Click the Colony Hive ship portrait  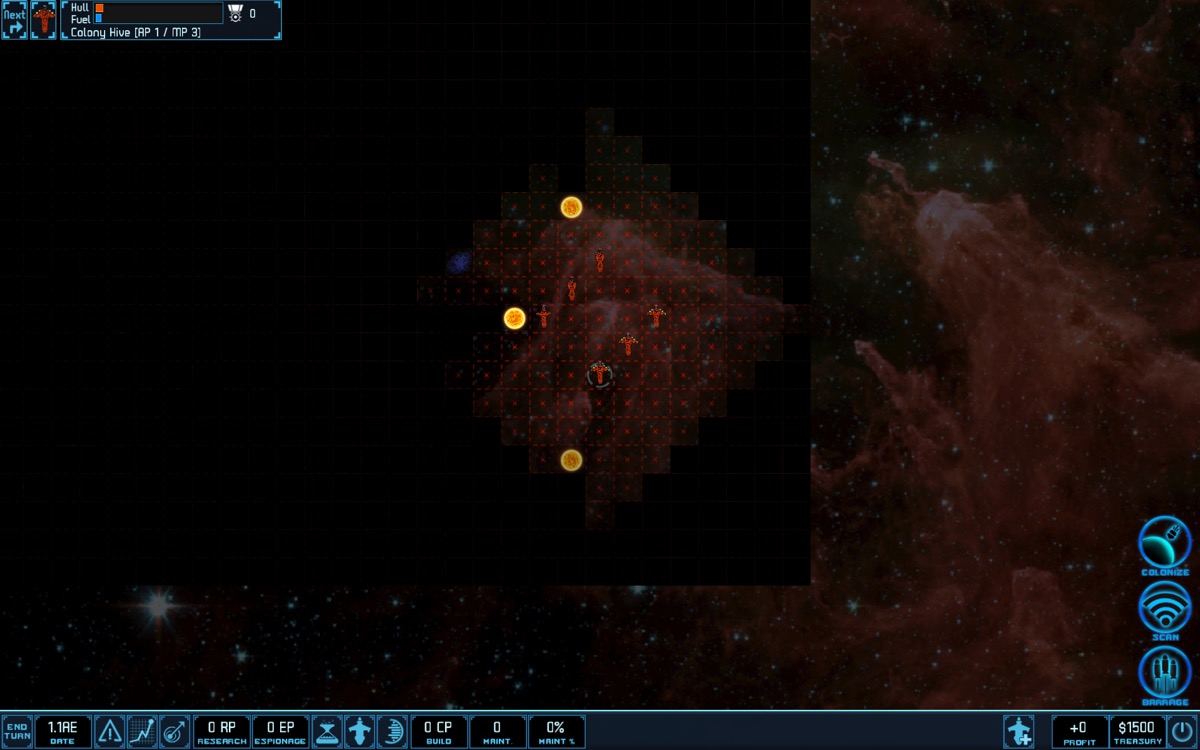(x=44, y=20)
